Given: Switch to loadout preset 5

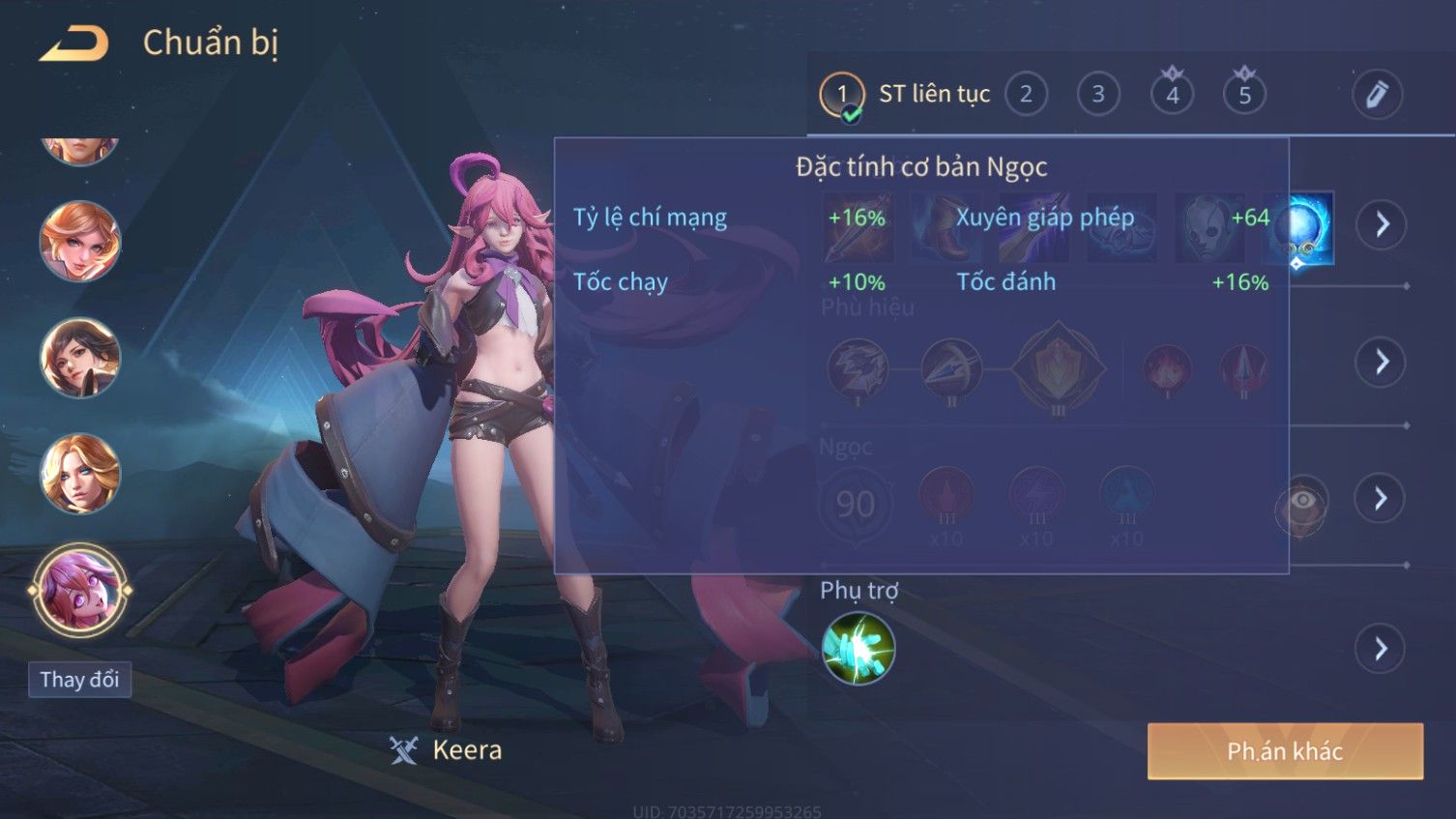Looking at the screenshot, I should pyautogui.click(x=1244, y=95).
